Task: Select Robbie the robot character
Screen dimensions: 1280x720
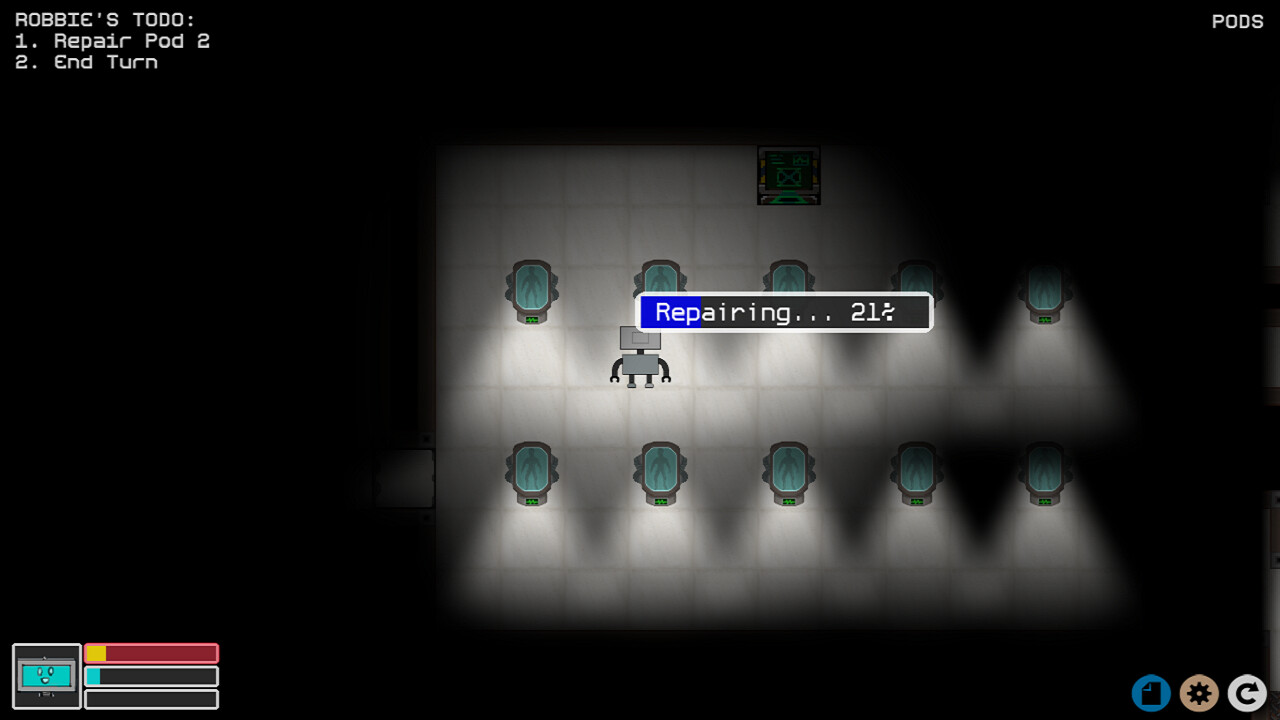Action: tap(640, 360)
